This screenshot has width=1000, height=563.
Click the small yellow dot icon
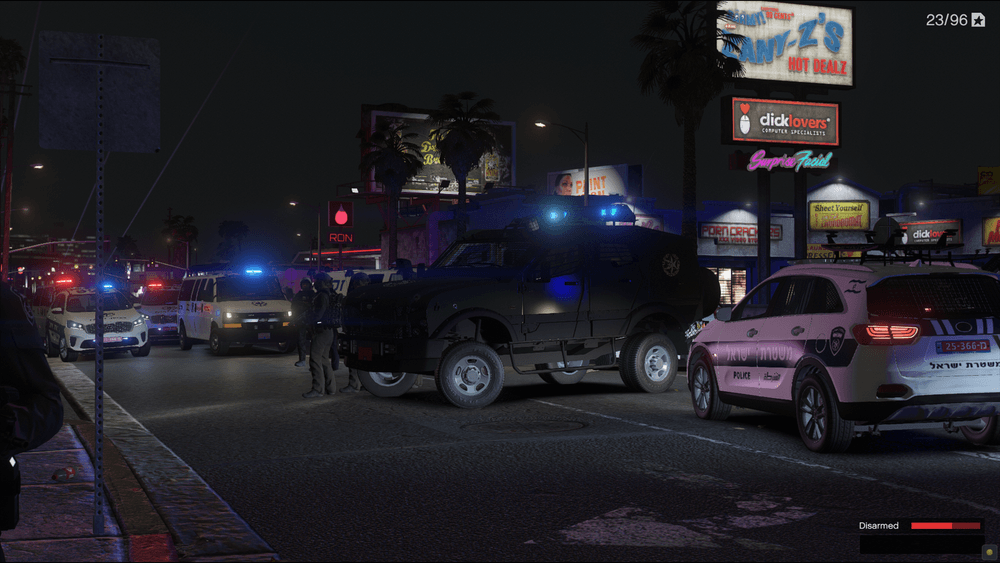(988, 551)
